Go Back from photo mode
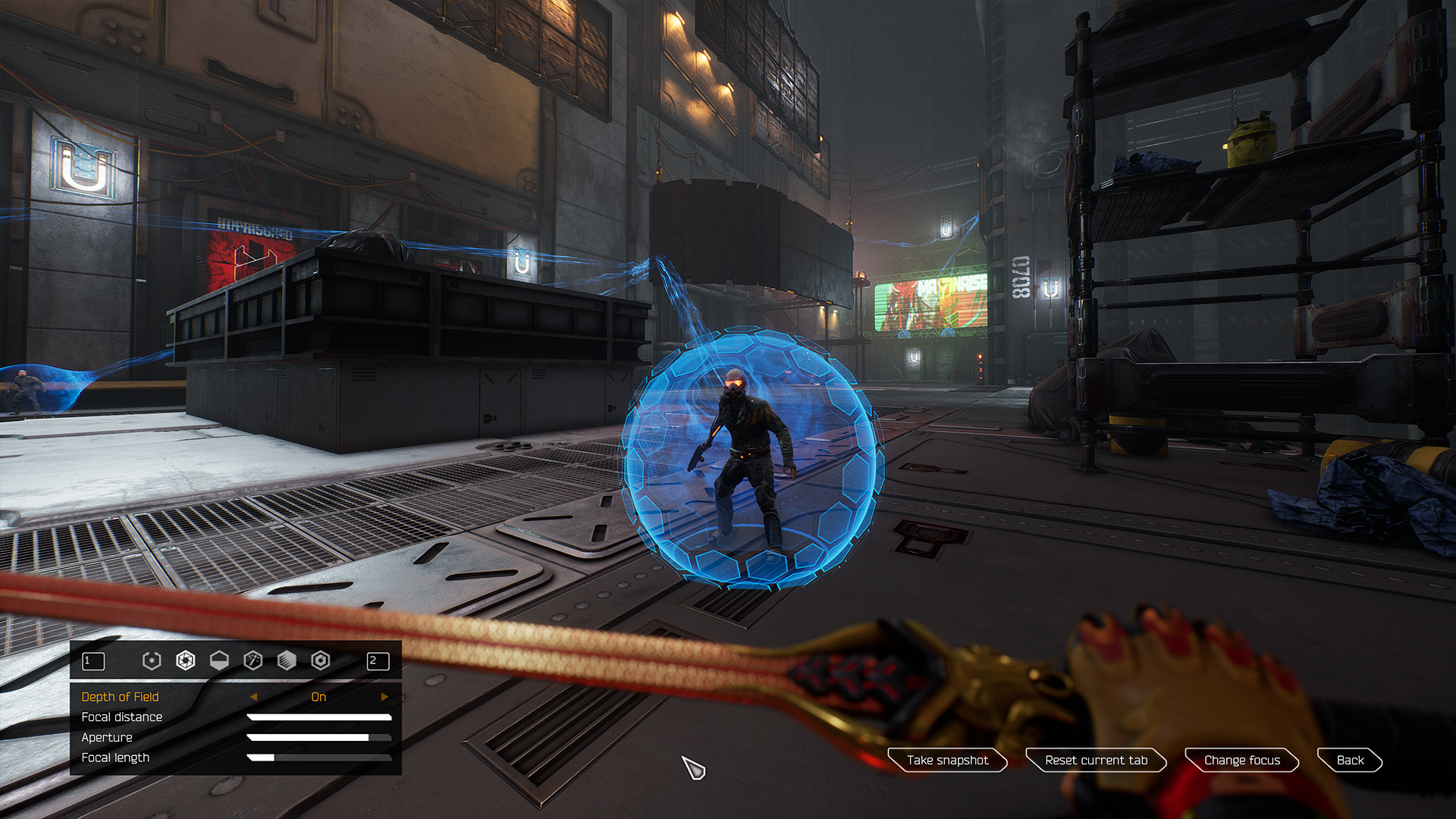1456x819 pixels. pos(1350,760)
